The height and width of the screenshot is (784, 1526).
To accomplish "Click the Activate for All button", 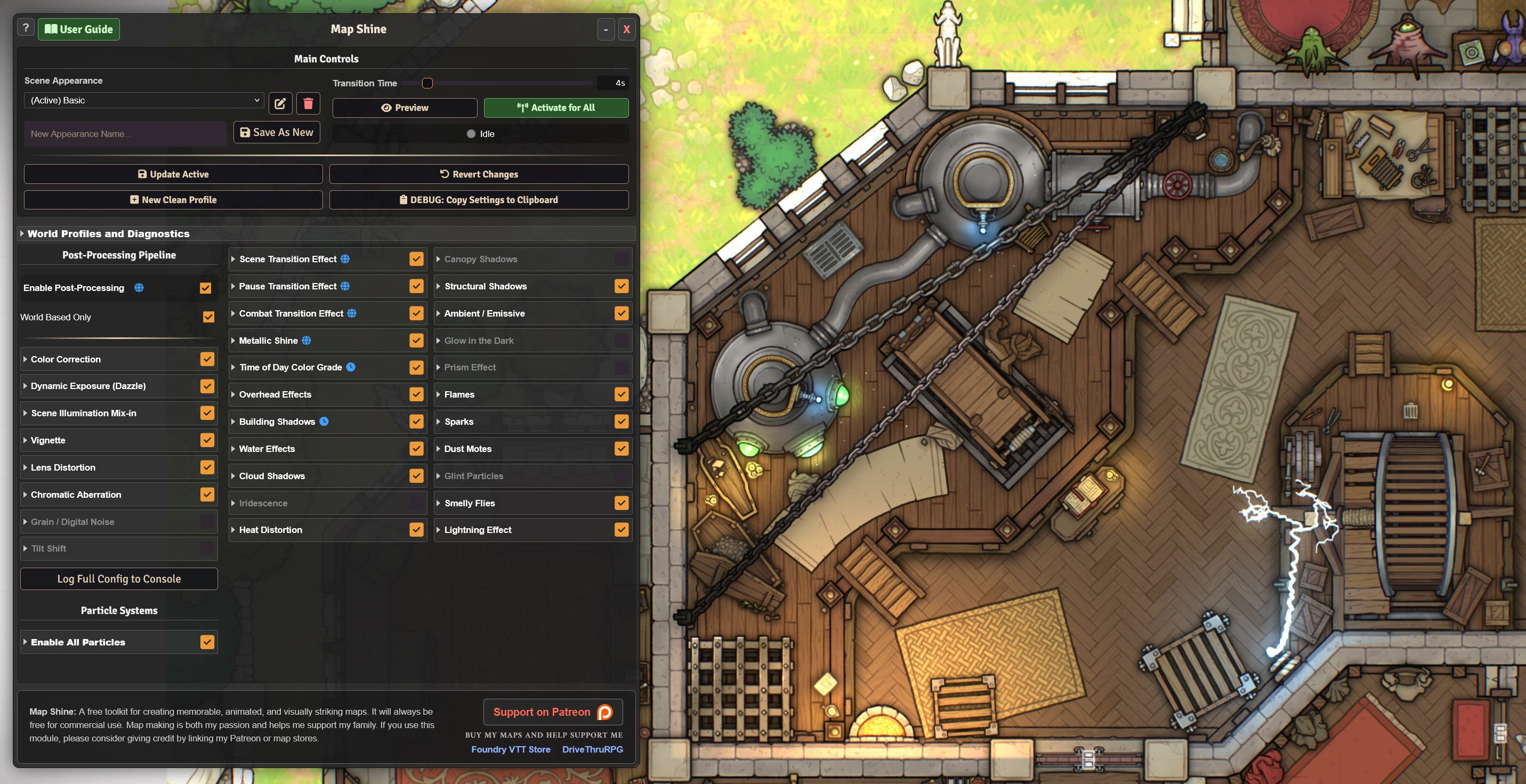I will click(x=555, y=108).
